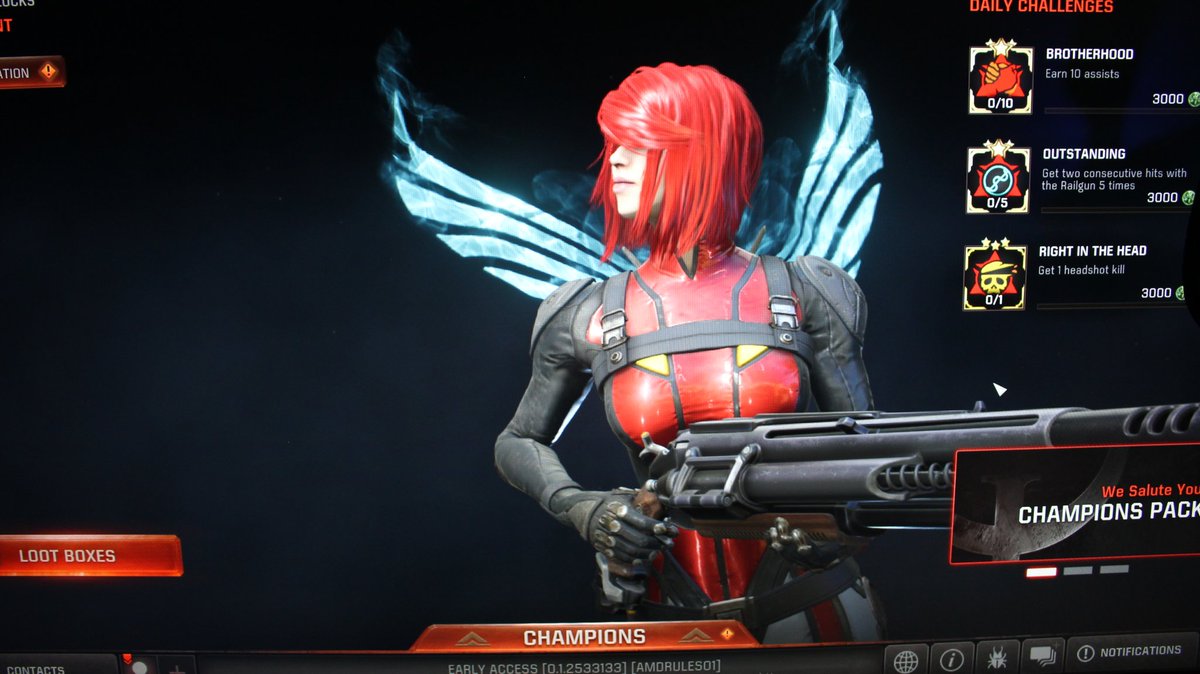This screenshot has width=1200, height=674.
Task: Open the chat bubbles icon
Action: tap(1041, 657)
